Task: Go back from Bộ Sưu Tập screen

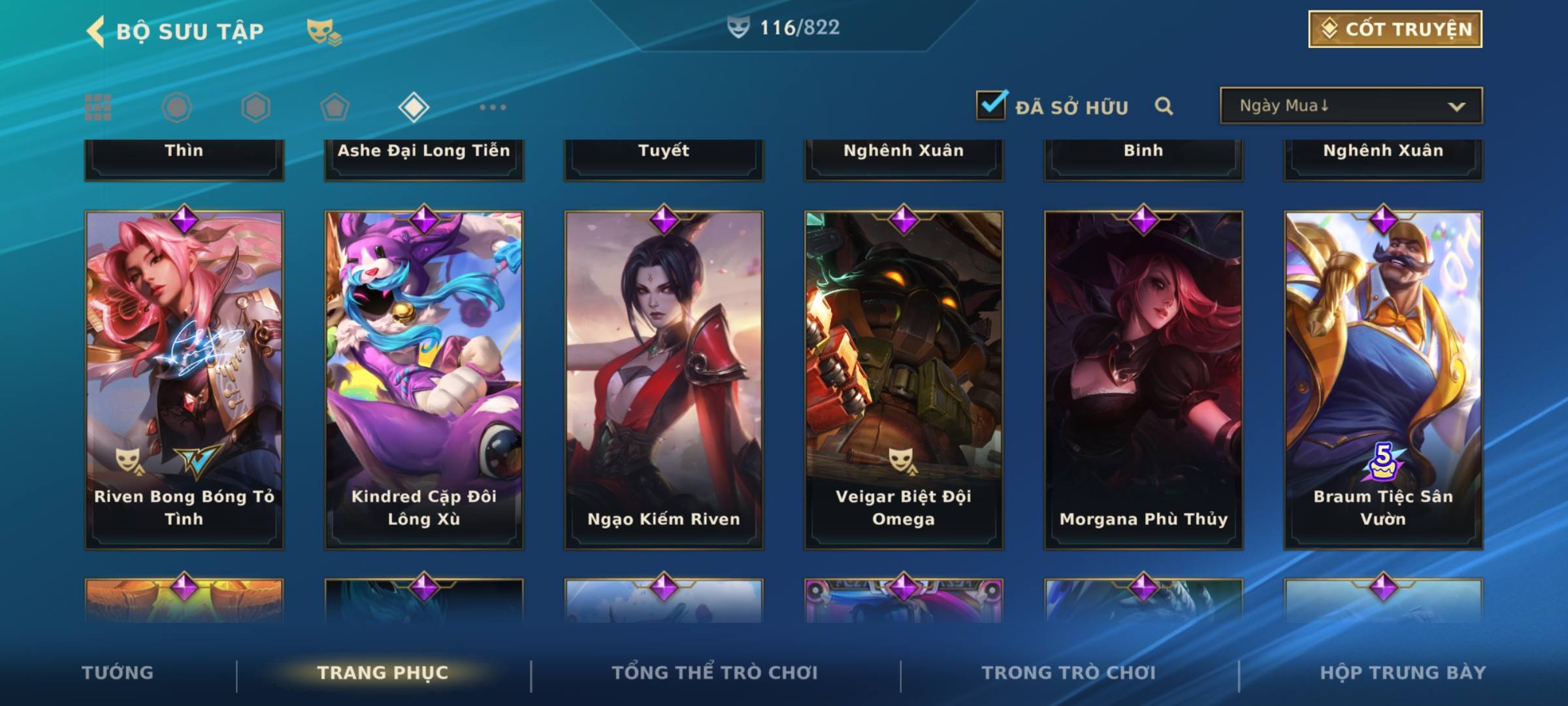Action: point(96,31)
